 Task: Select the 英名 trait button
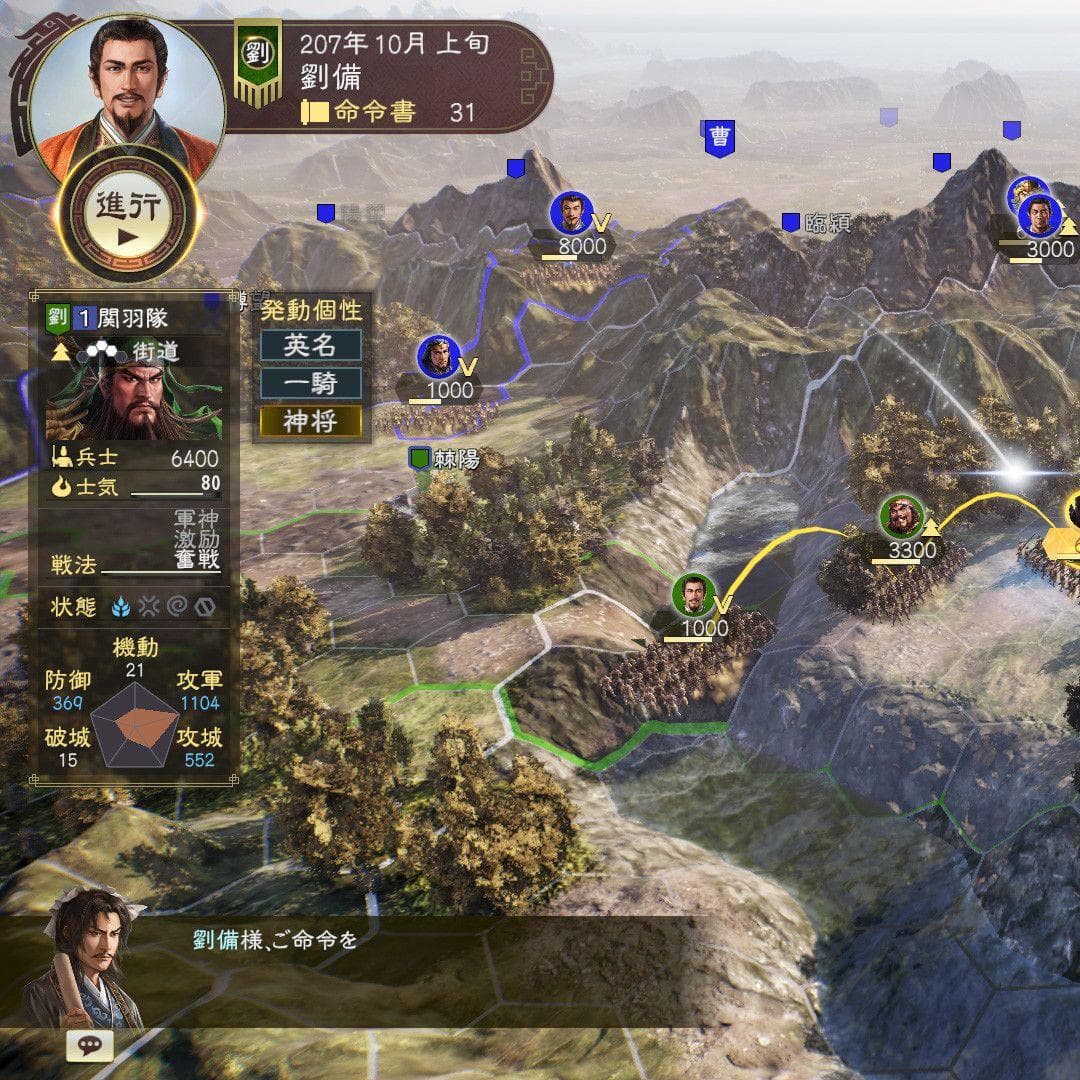click(x=310, y=345)
